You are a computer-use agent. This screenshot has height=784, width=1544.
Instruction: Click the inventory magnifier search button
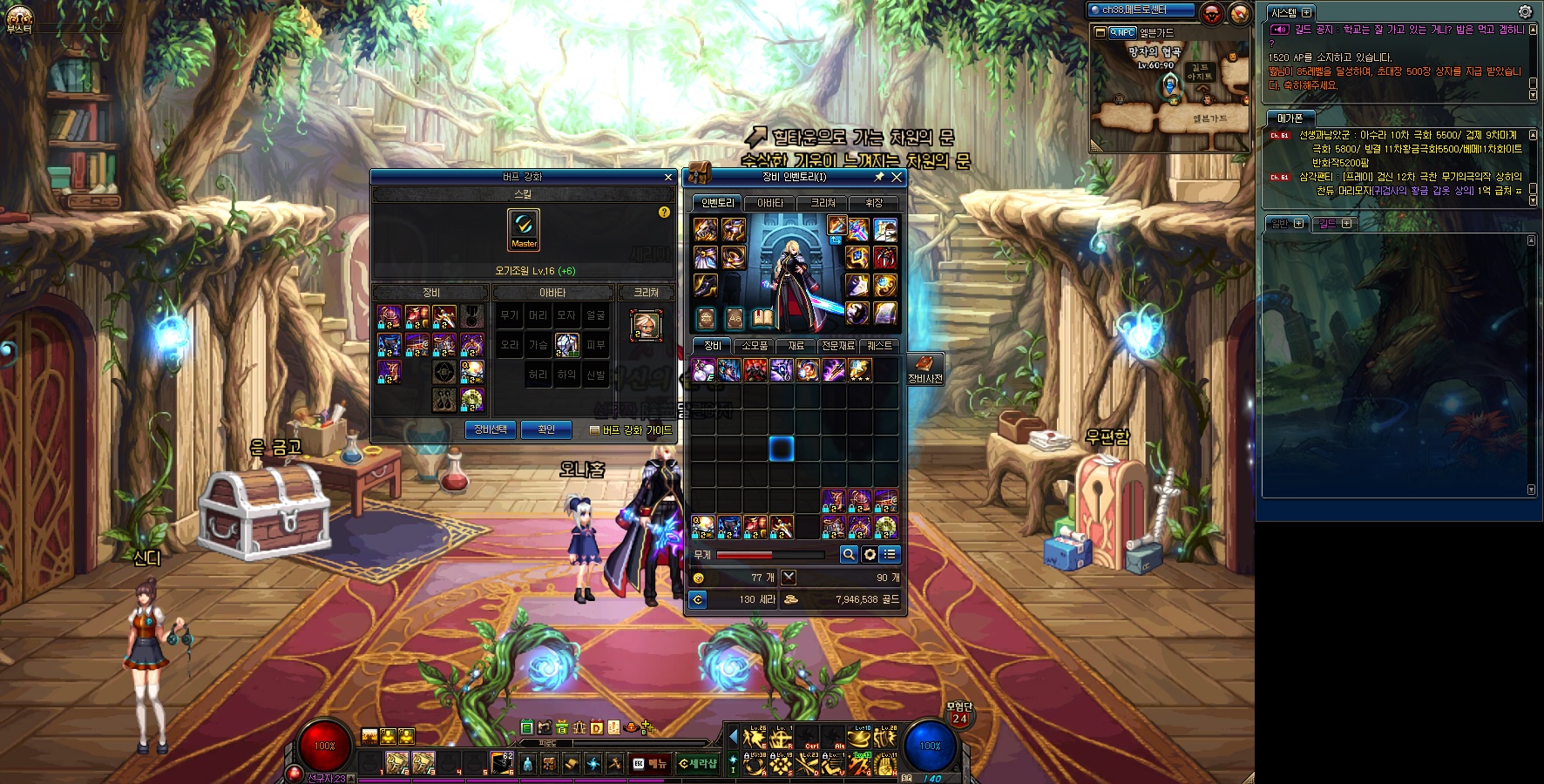click(x=849, y=554)
